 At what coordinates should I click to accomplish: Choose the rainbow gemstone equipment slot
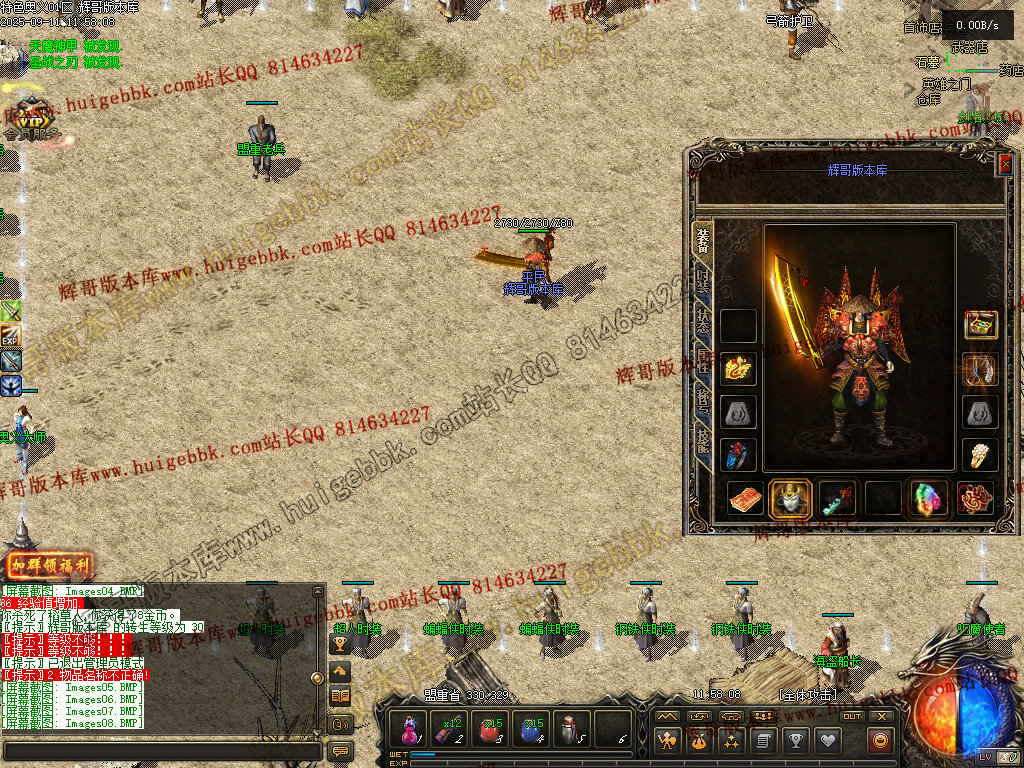[x=929, y=498]
